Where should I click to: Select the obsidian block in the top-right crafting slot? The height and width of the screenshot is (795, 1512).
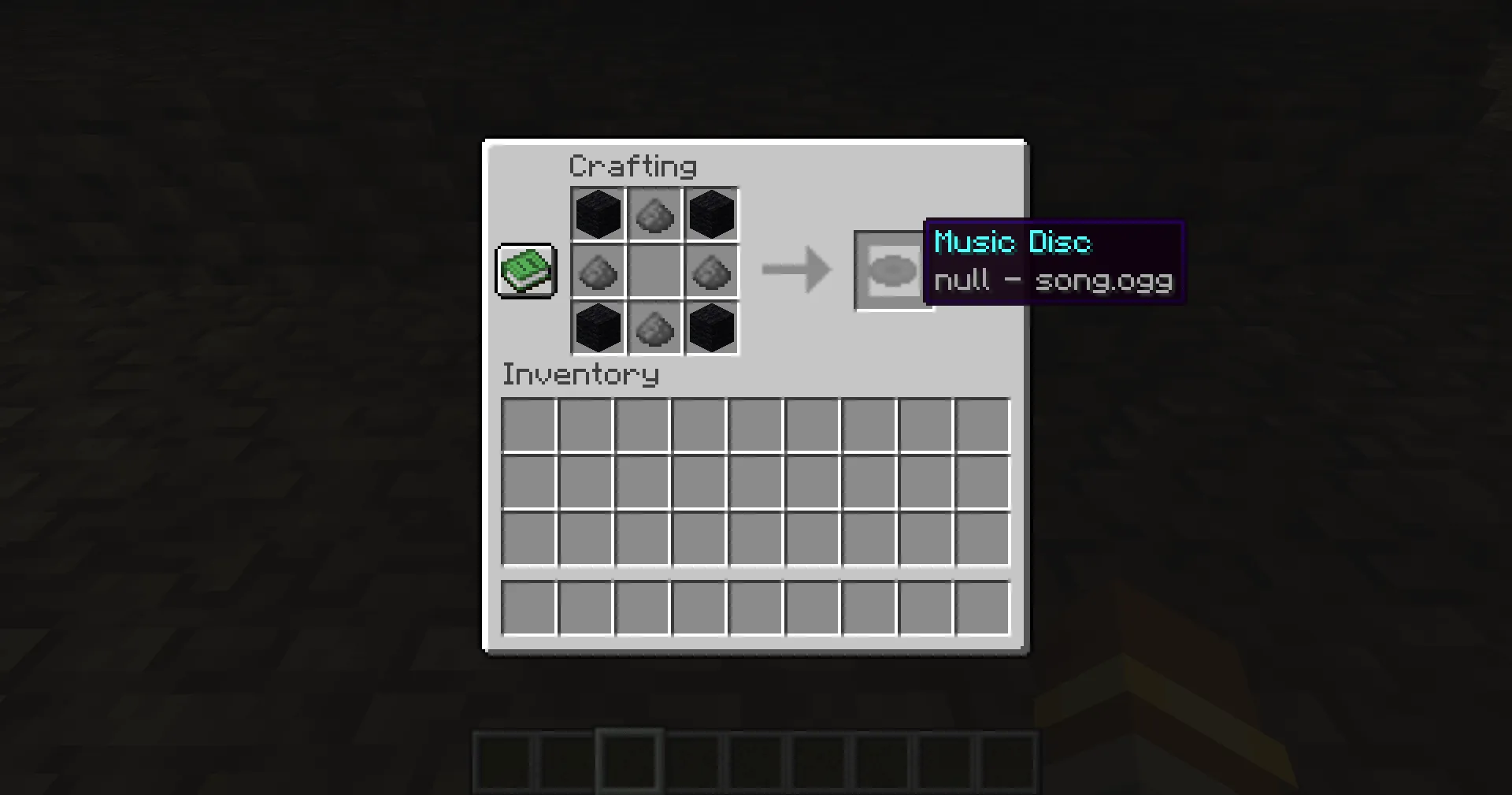711,213
